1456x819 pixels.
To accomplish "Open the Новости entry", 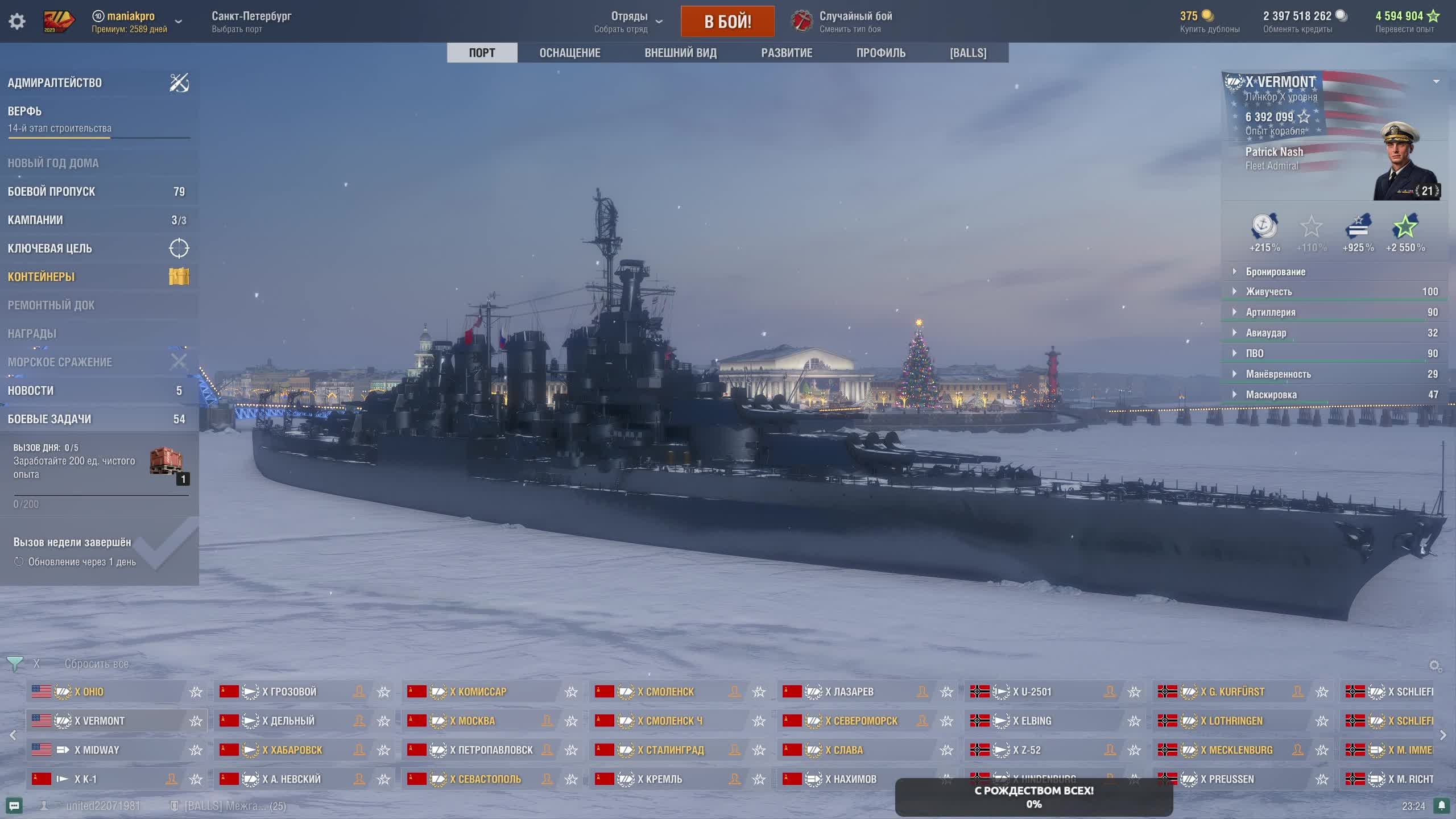I will (31, 391).
